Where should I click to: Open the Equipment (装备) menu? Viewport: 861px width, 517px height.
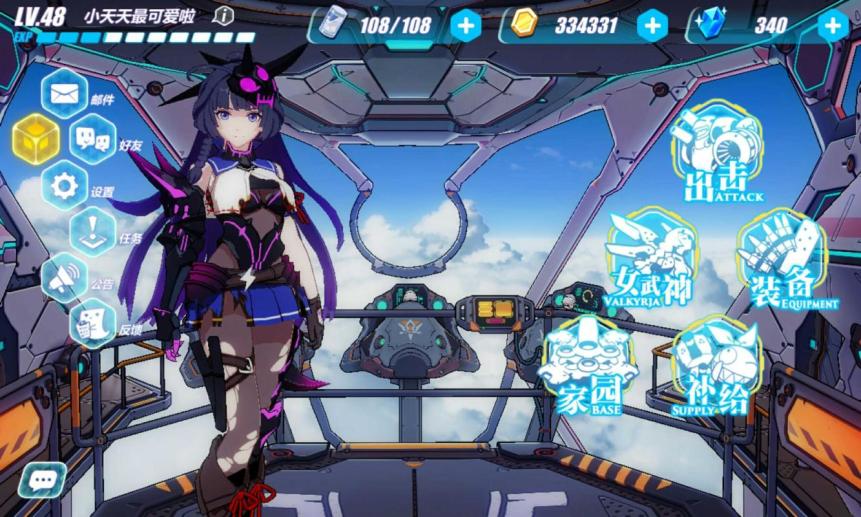pyautogui.click(x=781, y=260)
